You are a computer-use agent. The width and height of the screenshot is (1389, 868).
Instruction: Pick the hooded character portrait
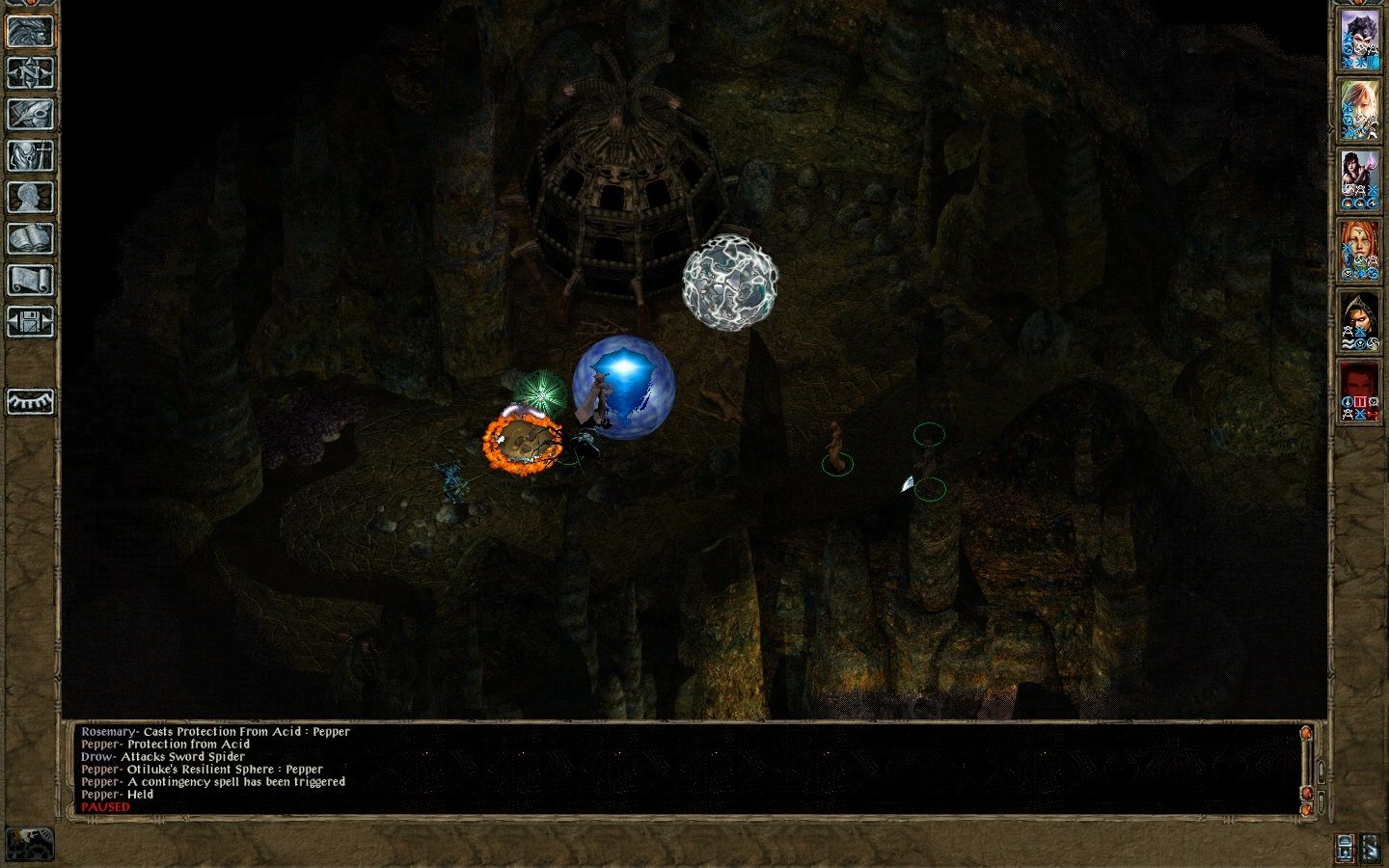pyautogui.click(x=1359, y=320)
